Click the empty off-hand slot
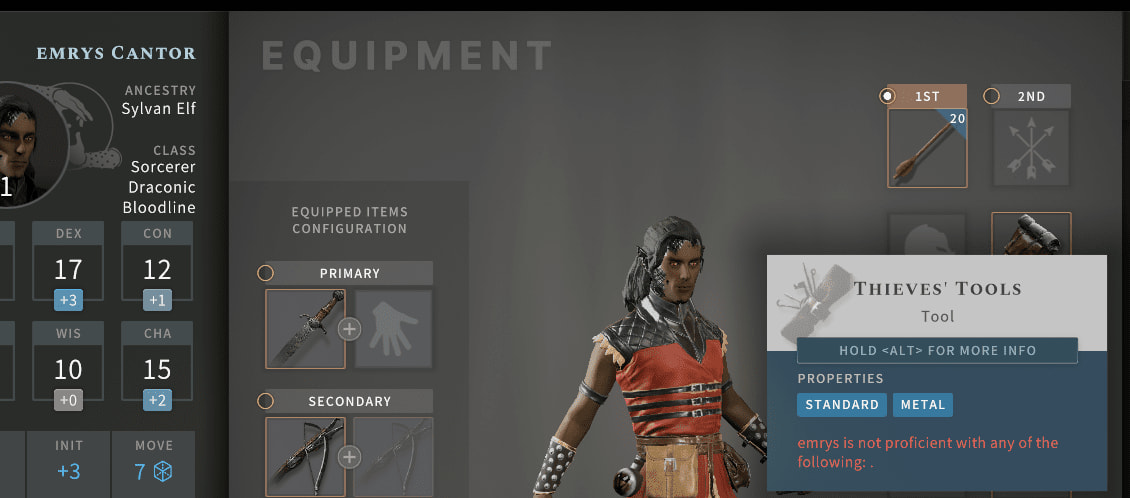 [x=393, y=329]
